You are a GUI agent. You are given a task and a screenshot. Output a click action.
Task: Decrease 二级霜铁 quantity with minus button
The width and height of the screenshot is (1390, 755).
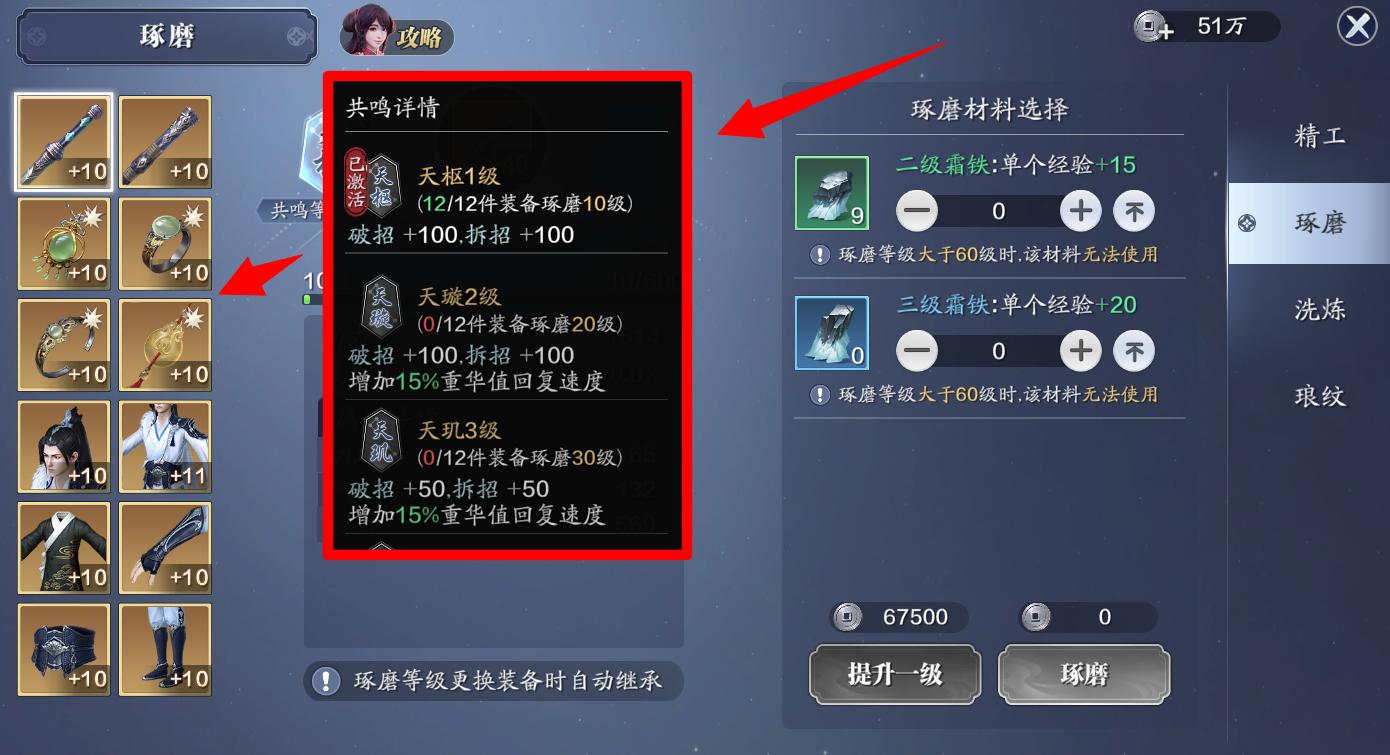[916, 211]
